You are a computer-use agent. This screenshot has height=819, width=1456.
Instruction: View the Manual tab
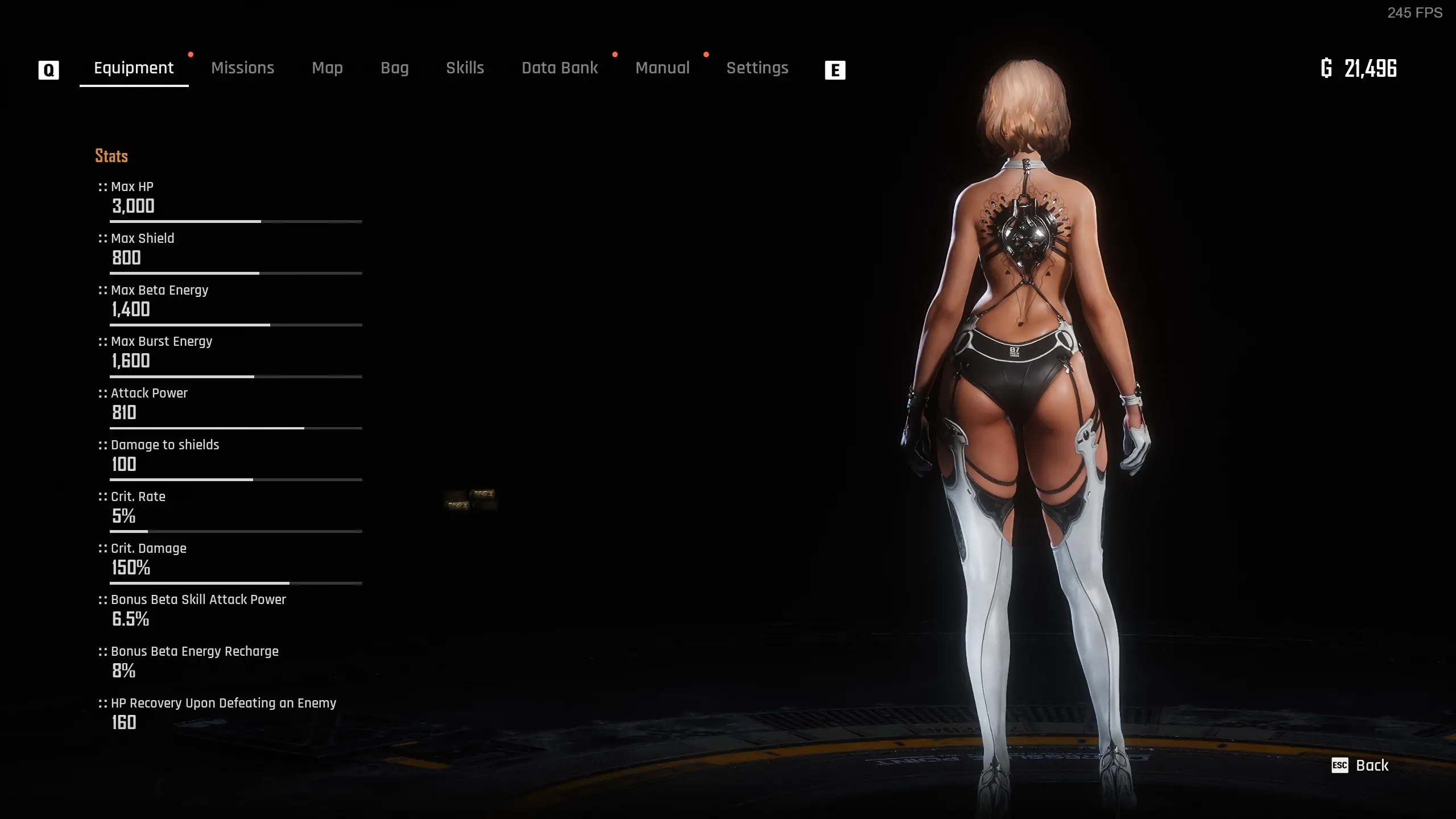point(662,68)
